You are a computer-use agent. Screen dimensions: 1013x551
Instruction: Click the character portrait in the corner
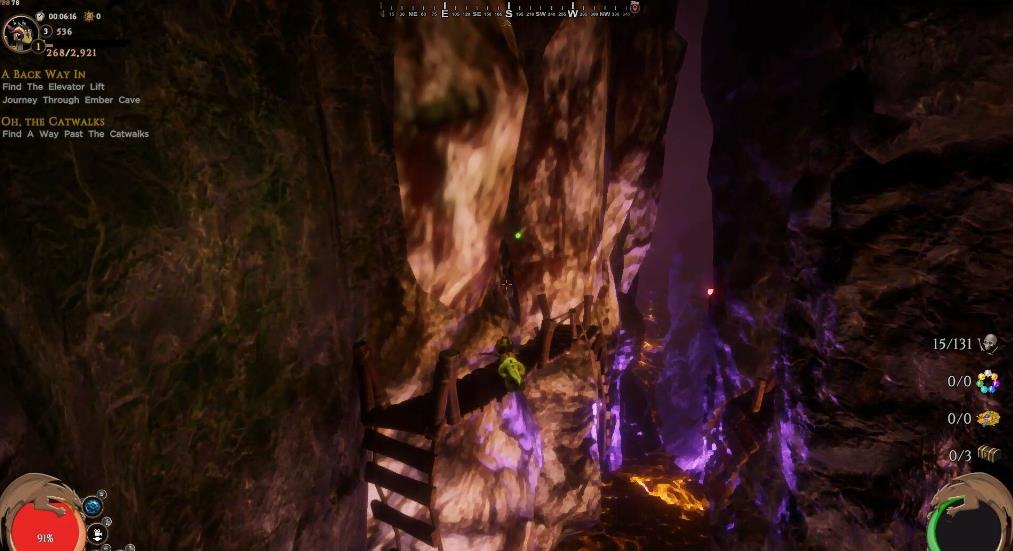20,33
